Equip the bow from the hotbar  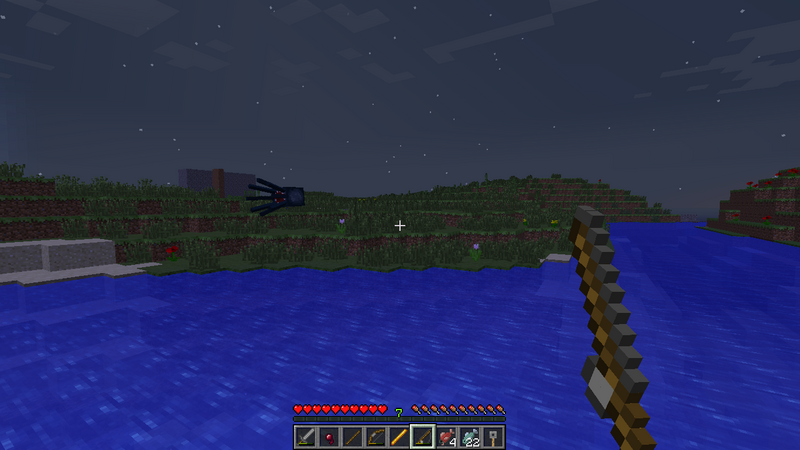coord(376,437)
